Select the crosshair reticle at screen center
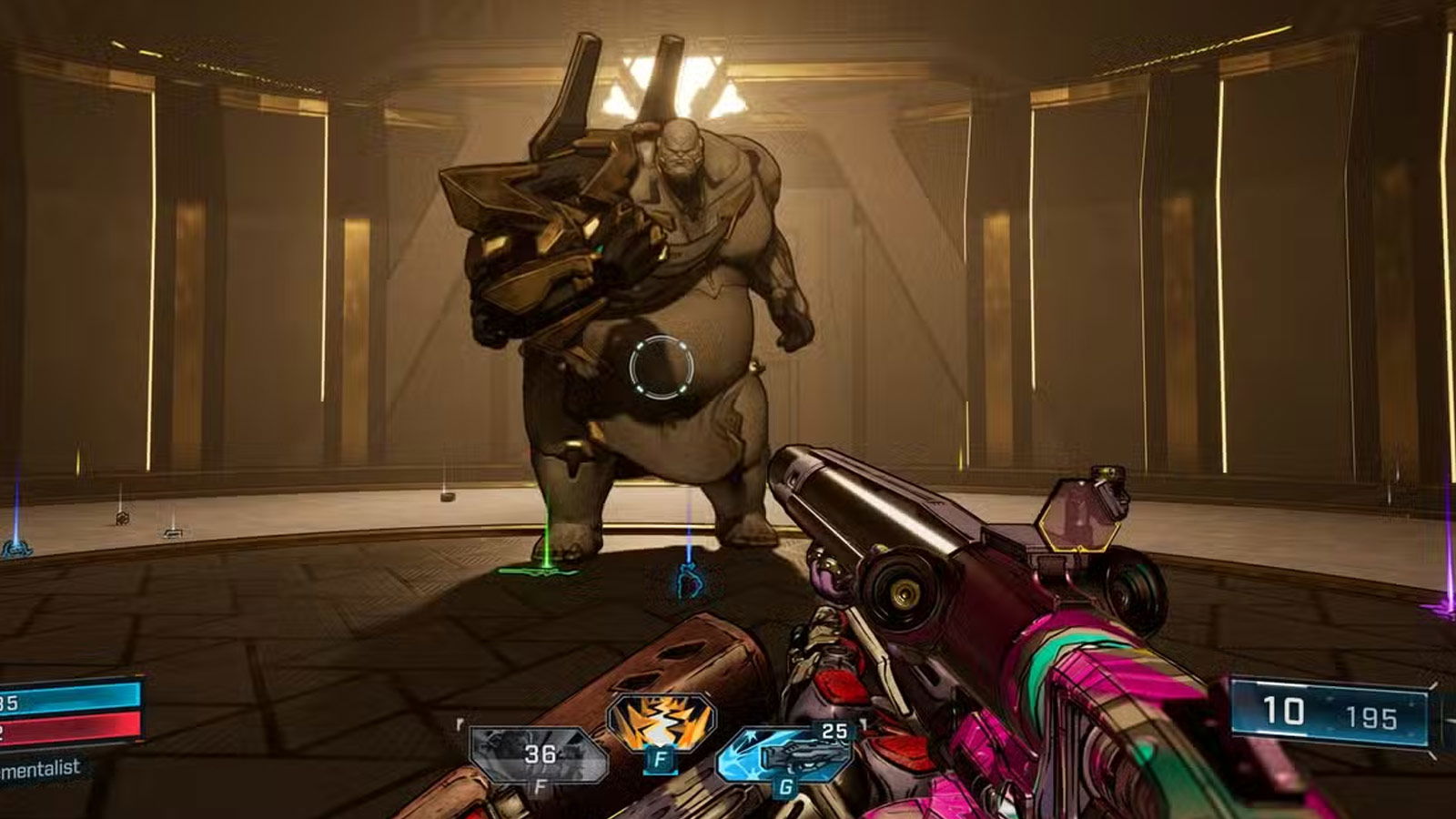 660,369
